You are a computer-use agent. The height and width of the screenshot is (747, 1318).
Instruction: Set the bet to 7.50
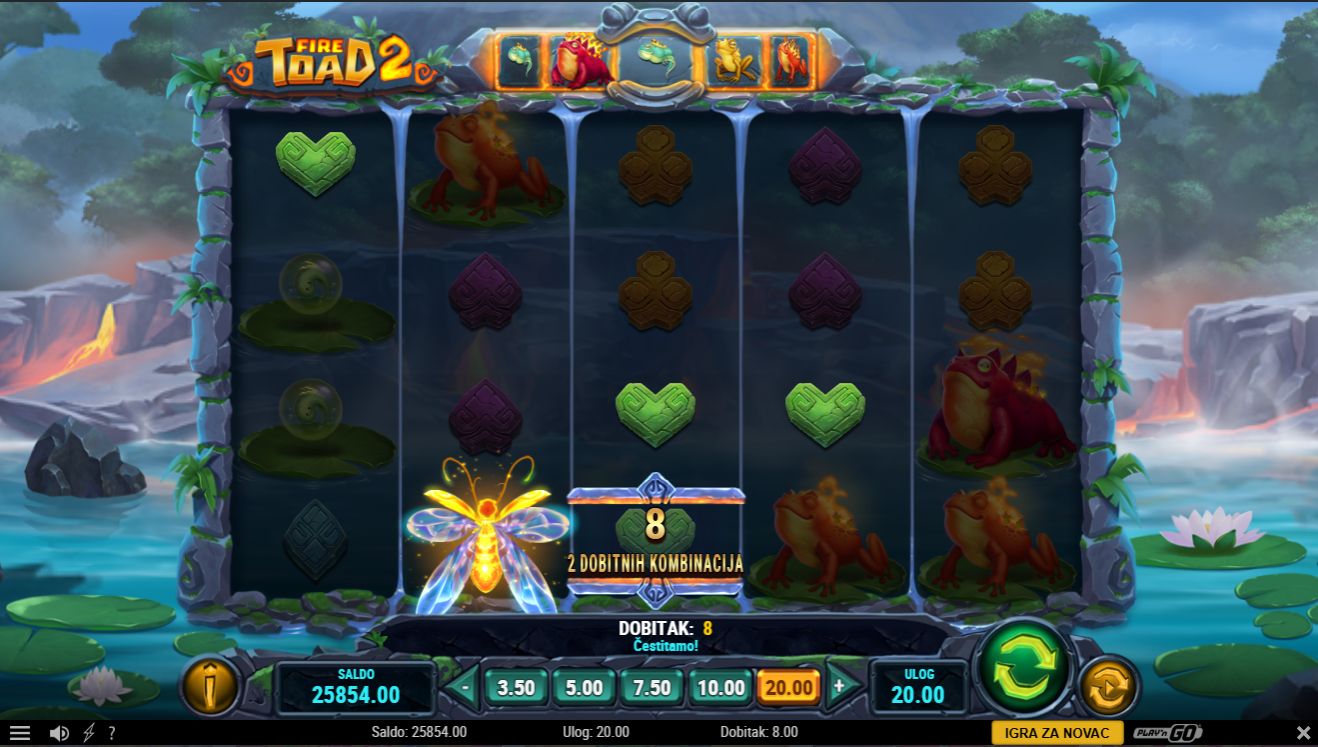point(652,688)
